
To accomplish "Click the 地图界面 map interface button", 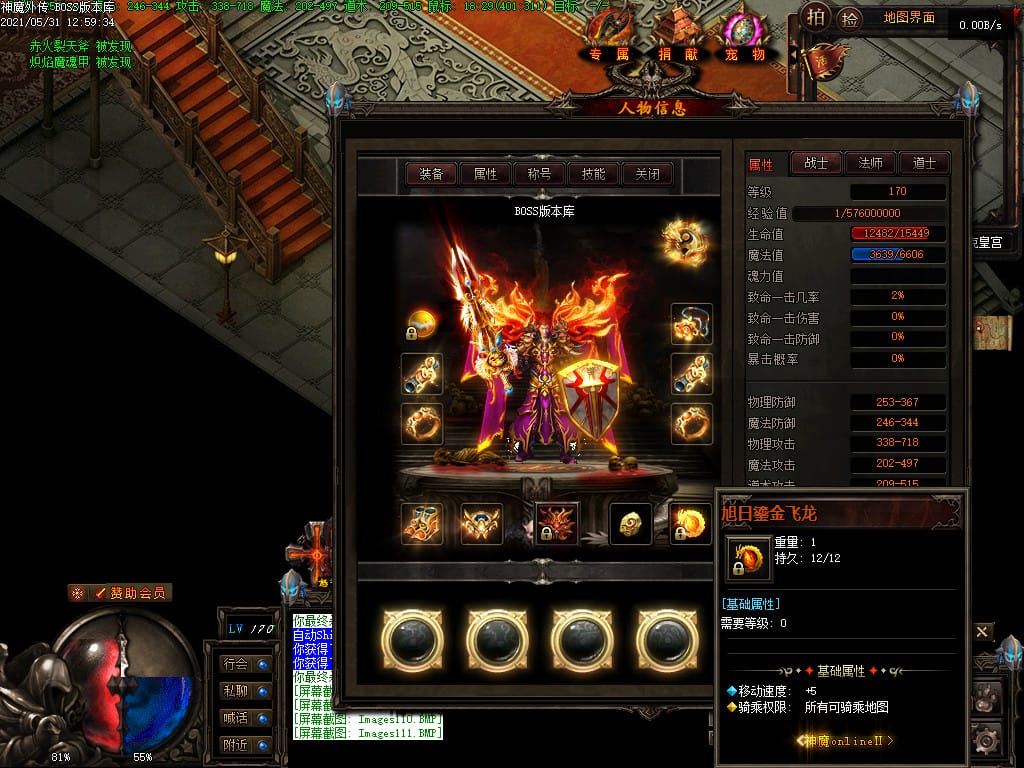I will pyautogui.click(x=909, y=18).
